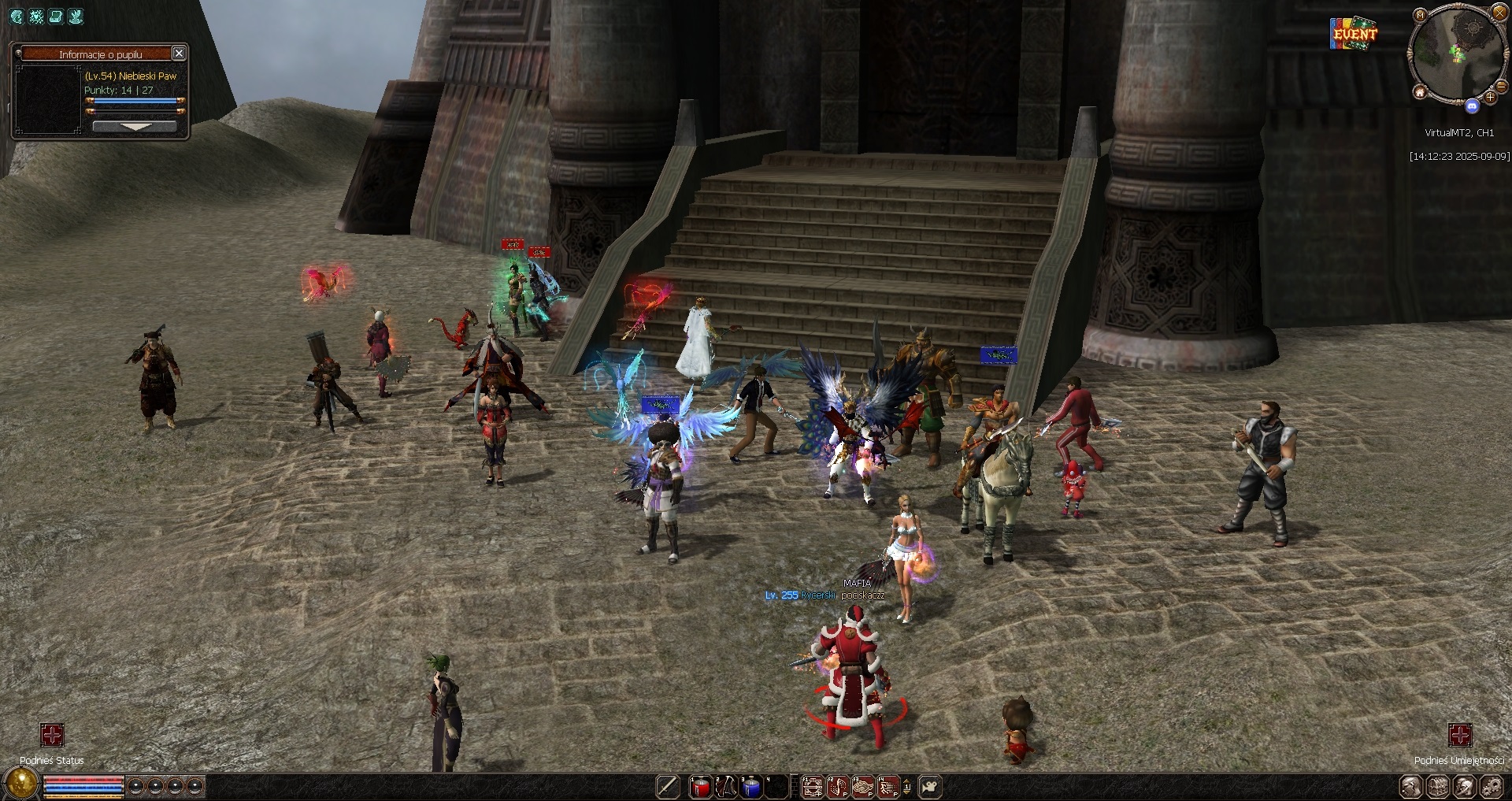Viewport: 1512px width, 801px height.
Task: Zoom out the minimap
Action: click(1501, 88)
